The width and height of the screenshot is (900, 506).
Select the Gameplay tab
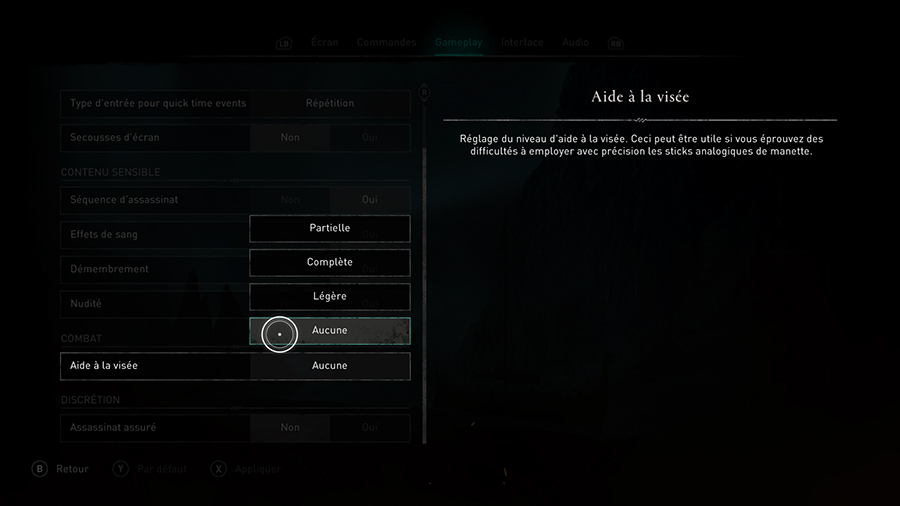click(x=458, y=43)
